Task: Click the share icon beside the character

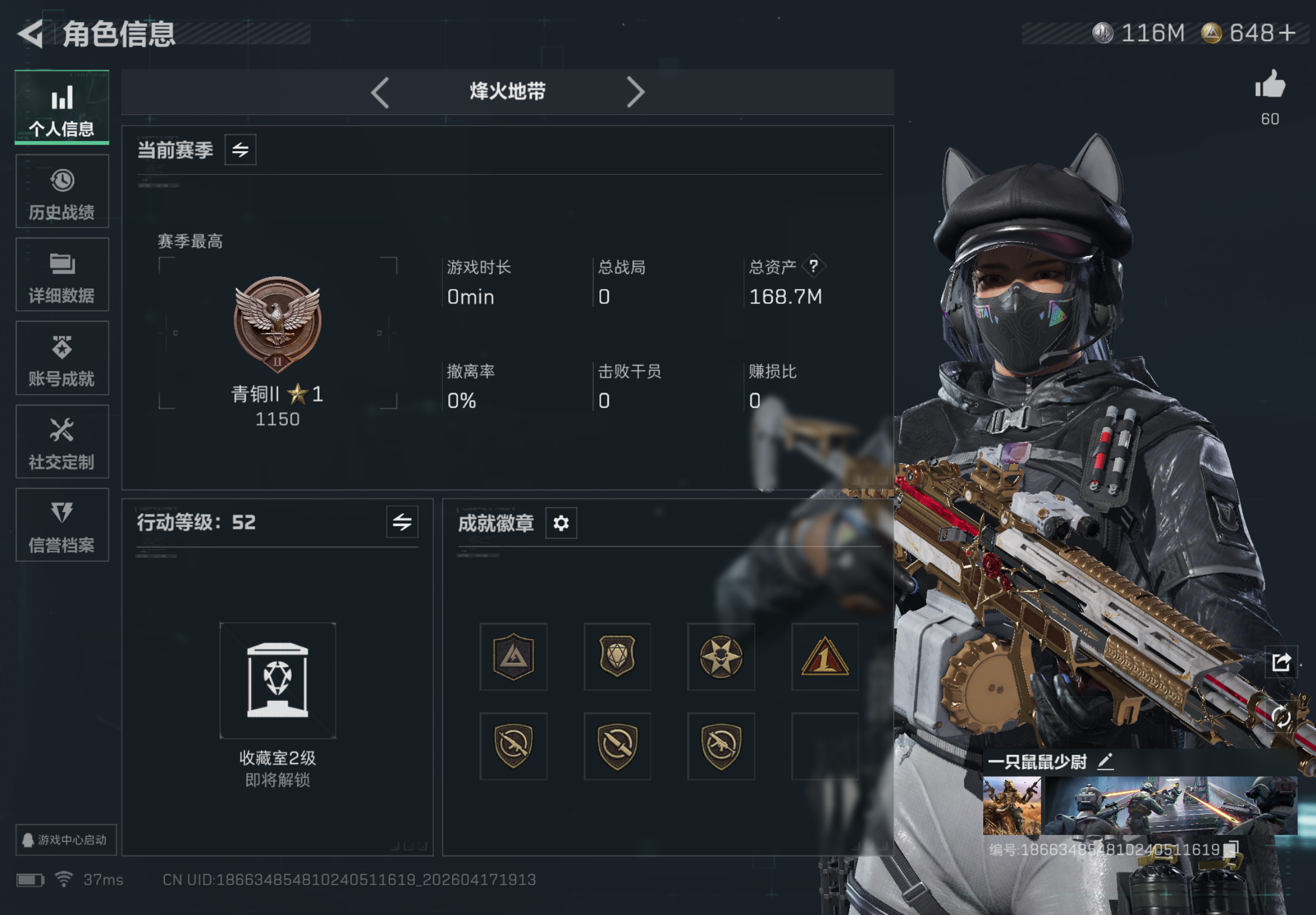Action: 1281,663
